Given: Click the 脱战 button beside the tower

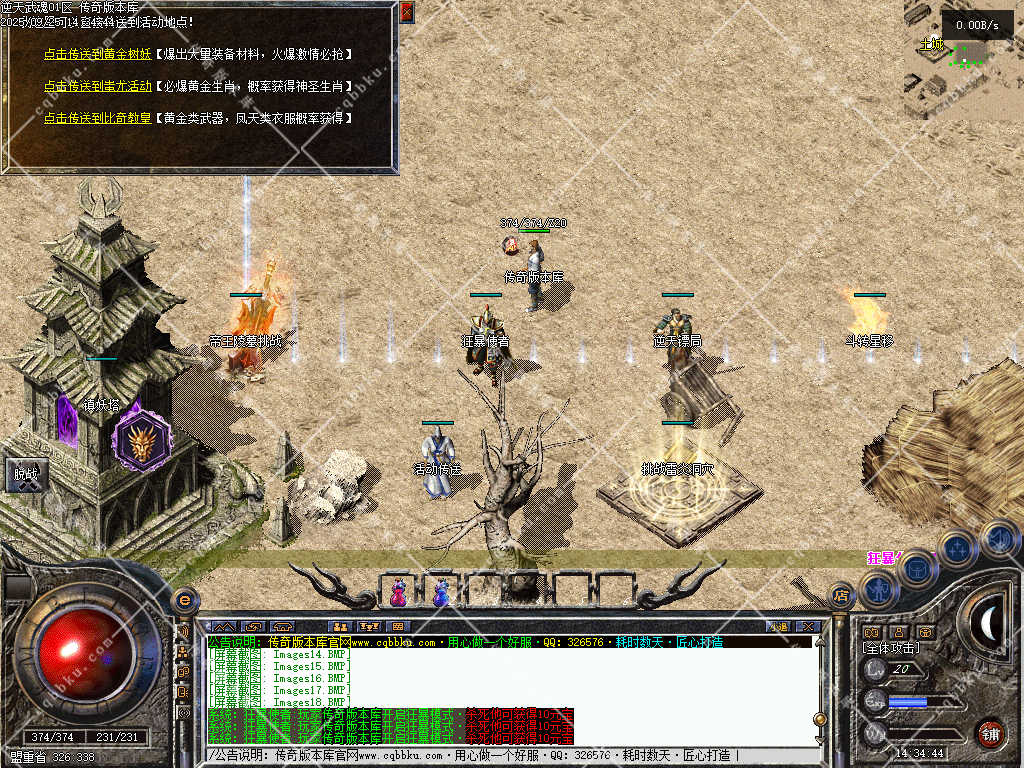Looking at the screenshot, I should pyautogui.click(x=24, y=476).
